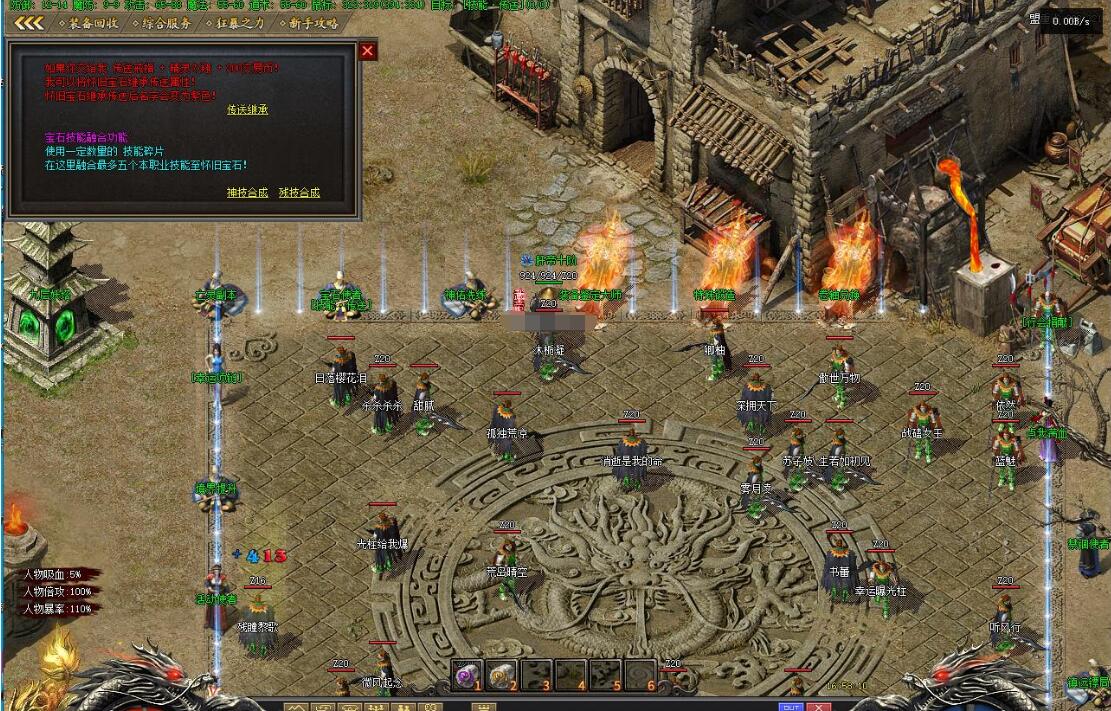Screen dimensions: 1111x711
Task: Select the 神技合成 option
Action: pos(247,192)
